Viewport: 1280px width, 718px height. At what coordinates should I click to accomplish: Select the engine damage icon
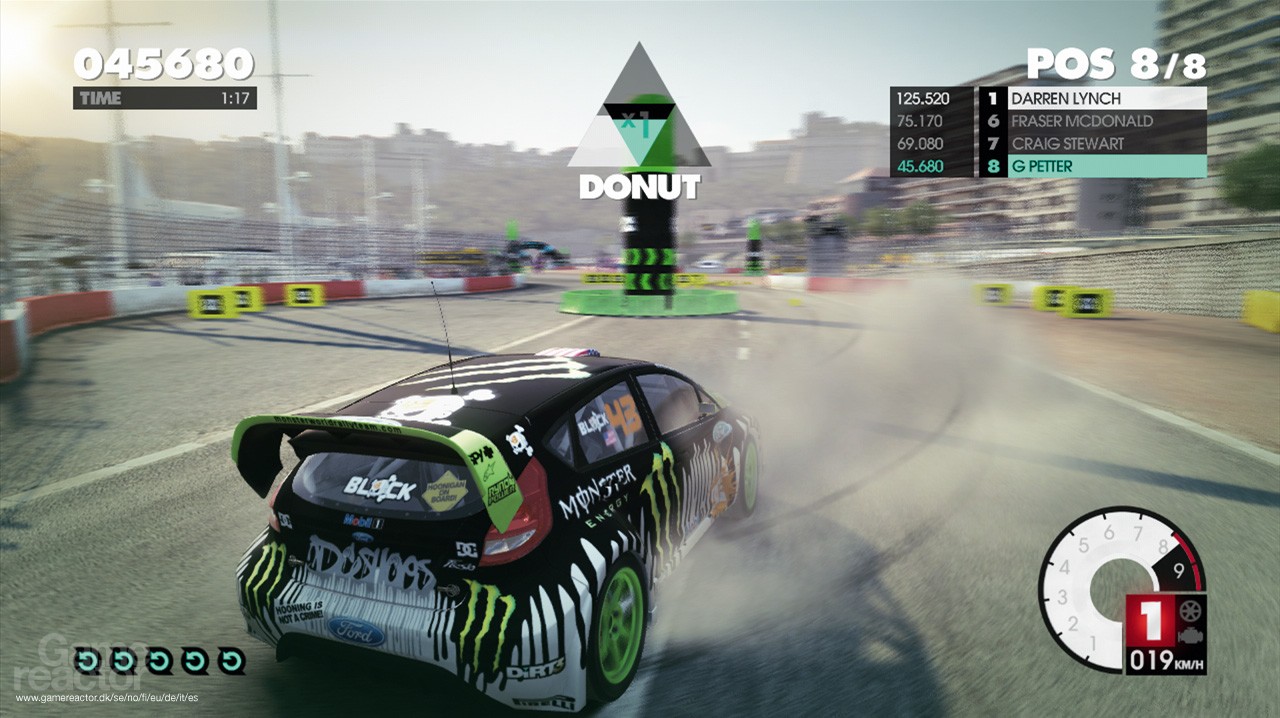click(x=1191, y=634)
